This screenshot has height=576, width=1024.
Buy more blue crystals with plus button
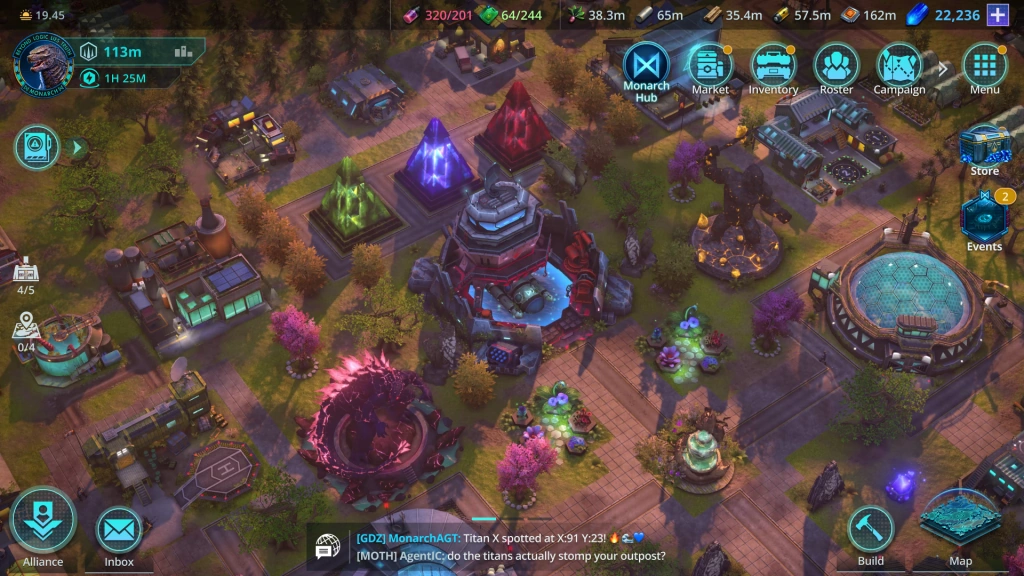point(997,14)
